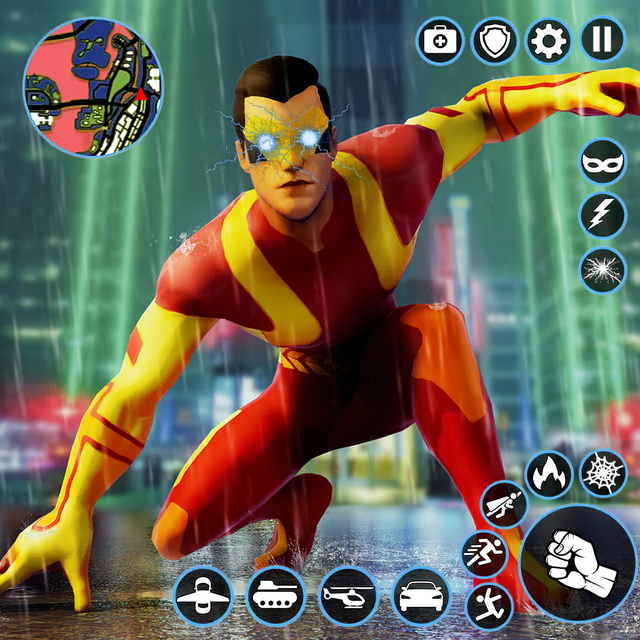
Task: Trigger the shatter burst ability
Action: click(x=603, y=270)
